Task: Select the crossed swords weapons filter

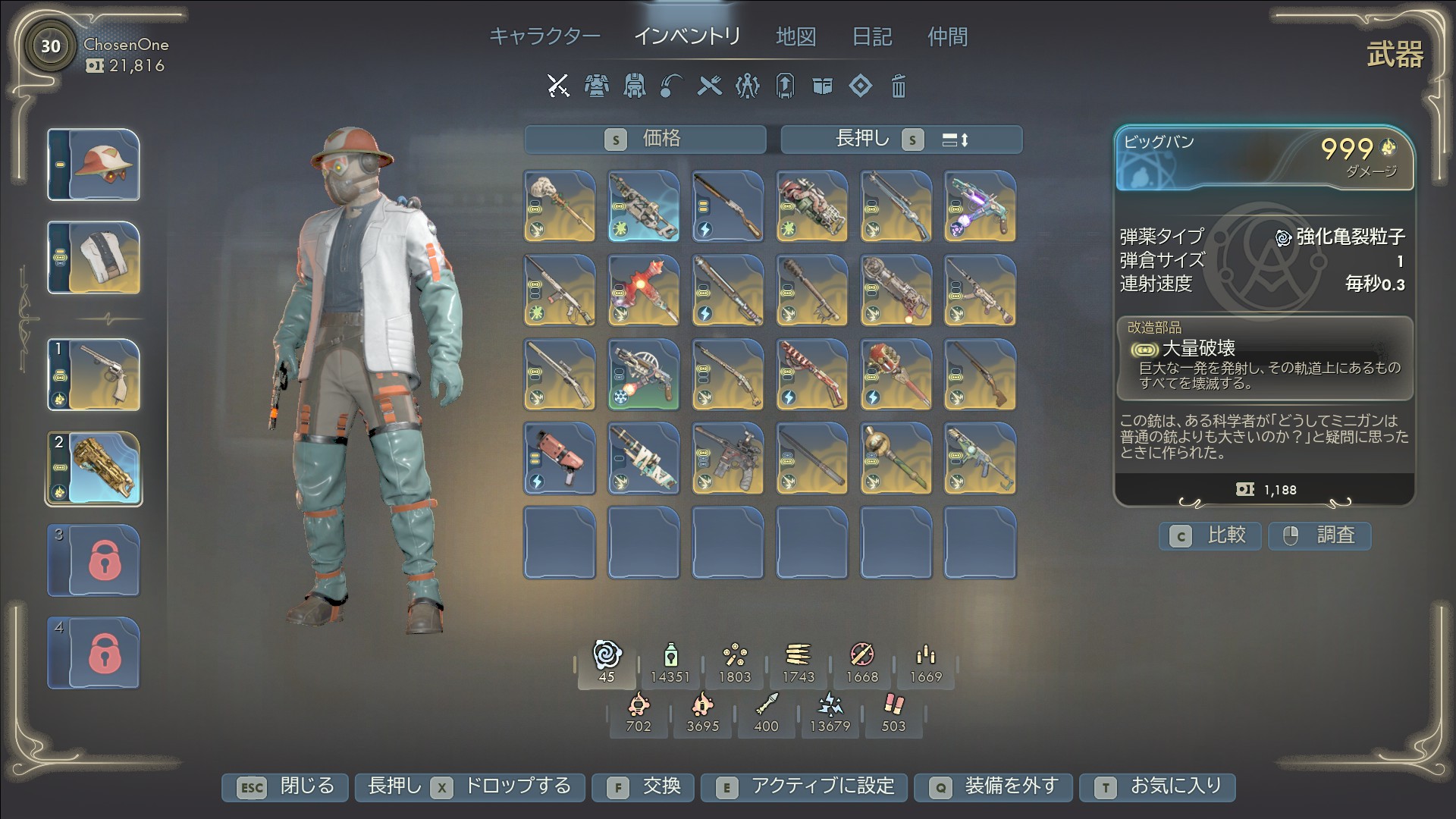Action: 558,86
